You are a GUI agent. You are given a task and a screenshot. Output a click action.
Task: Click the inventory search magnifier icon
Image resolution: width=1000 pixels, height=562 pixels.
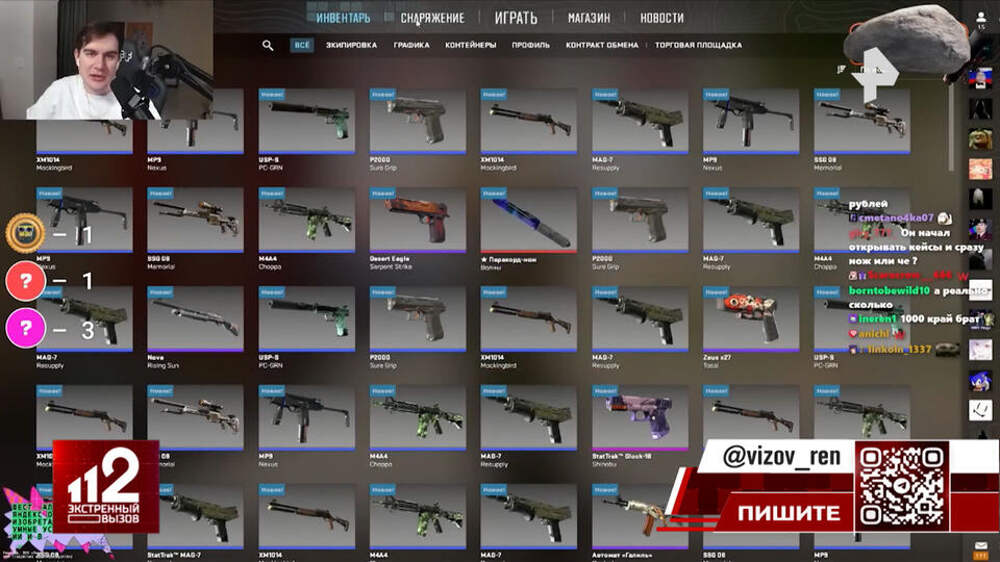268,45
